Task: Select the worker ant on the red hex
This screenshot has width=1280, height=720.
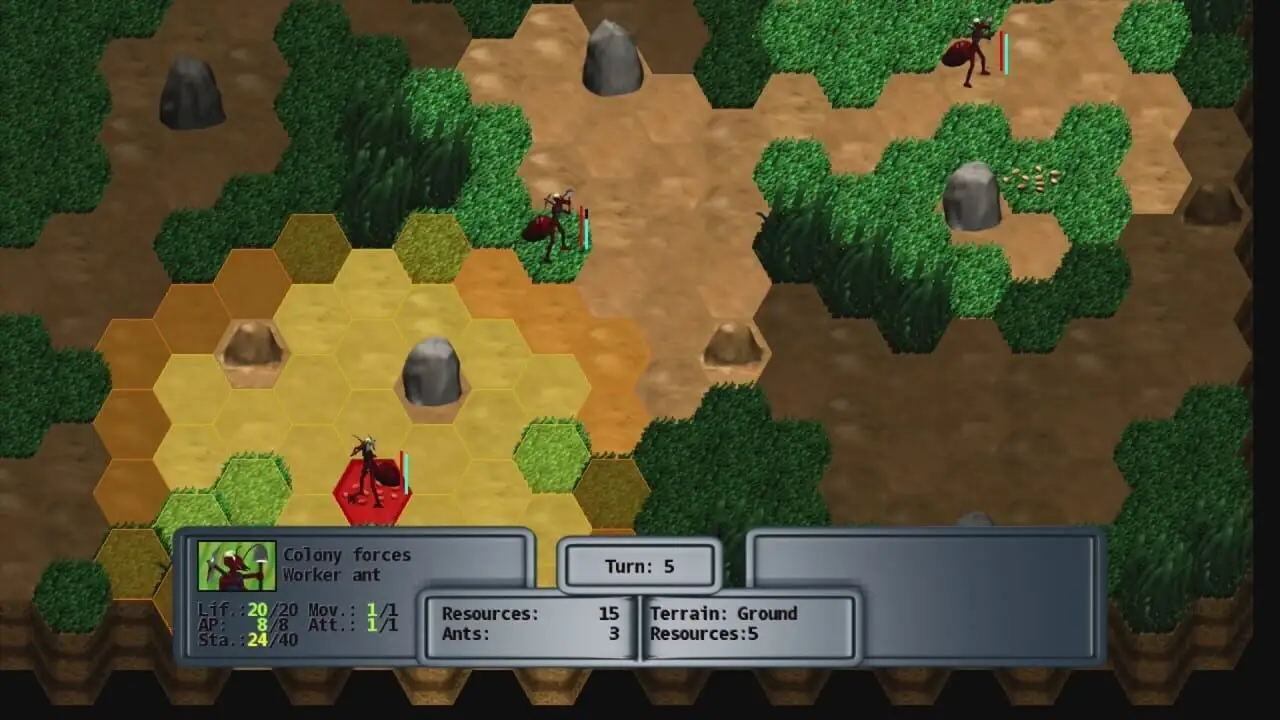Action: (372, 475)
